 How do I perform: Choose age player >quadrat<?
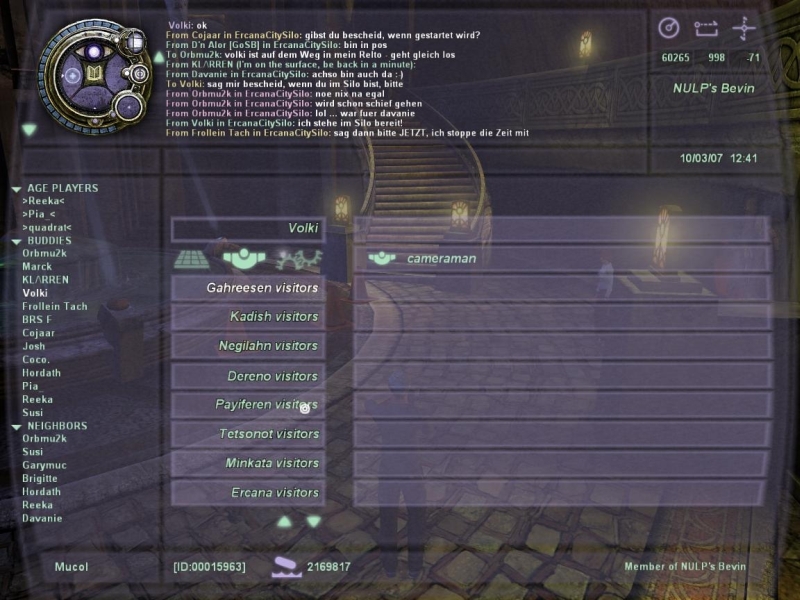click(x=47, y=227)
